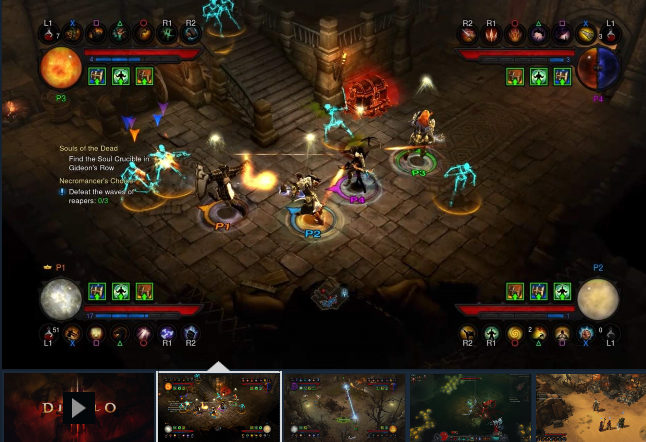646x442 pixels.
Task: Show the desert town screenshot thumbnail
Action: (x=590, y=406)
